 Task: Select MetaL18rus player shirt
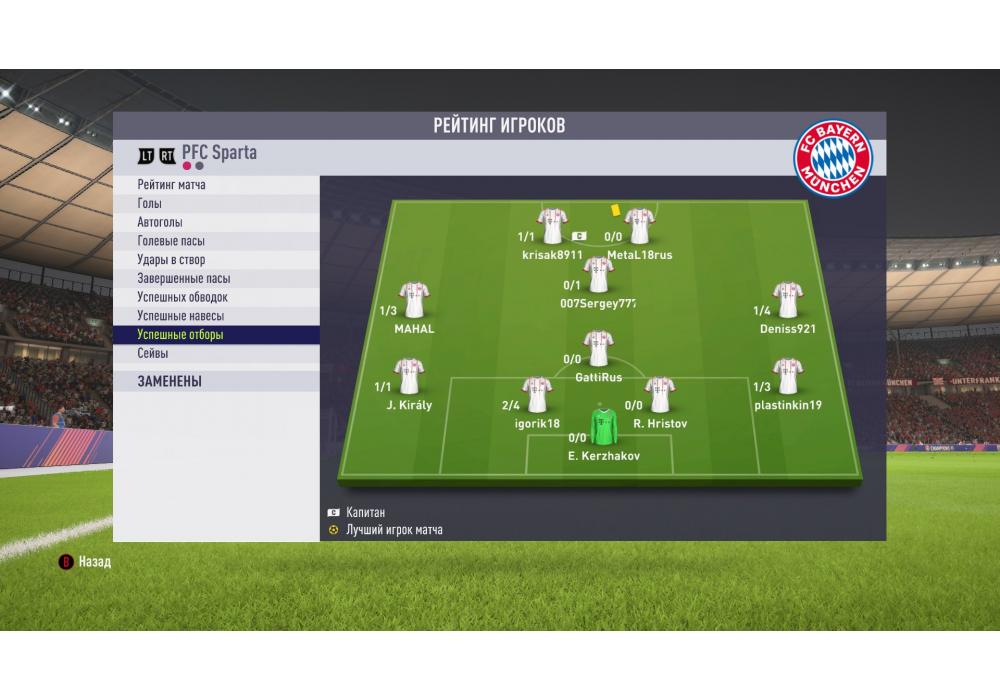pyautogui.click(x=639, y=225)
